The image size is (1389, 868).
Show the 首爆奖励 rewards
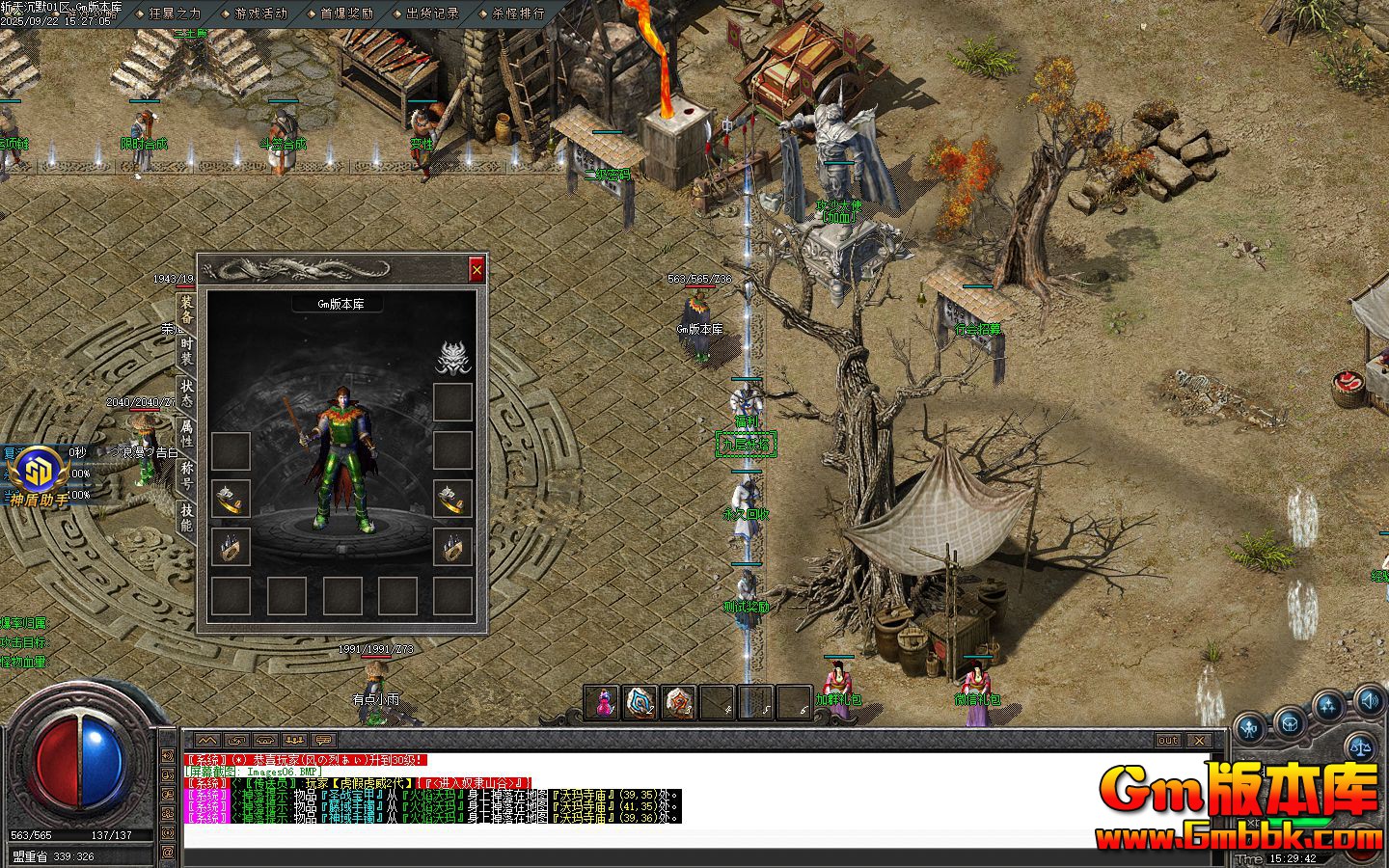[x=346, y=14]
